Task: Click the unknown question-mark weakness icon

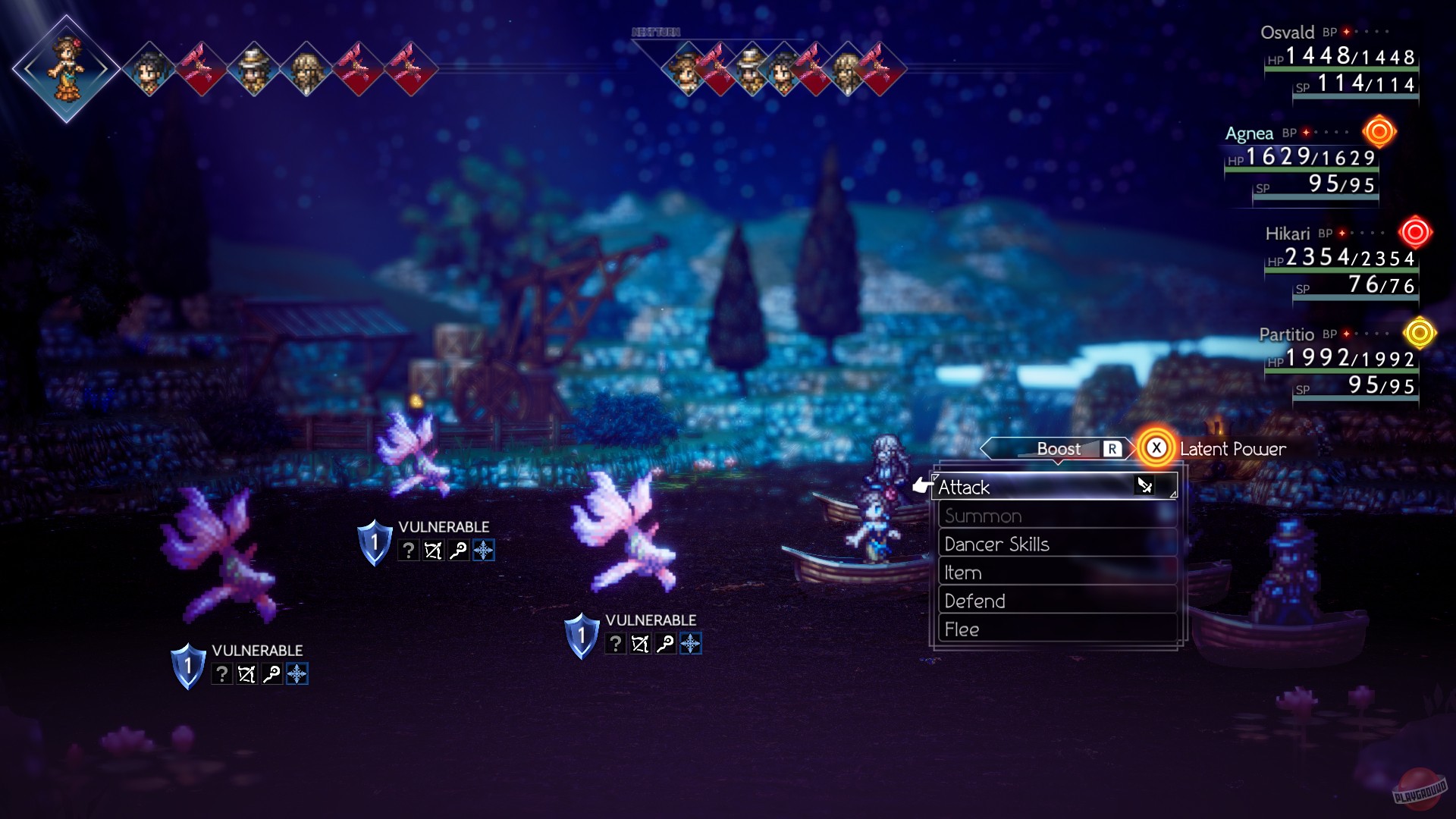Action: (409, 551)
